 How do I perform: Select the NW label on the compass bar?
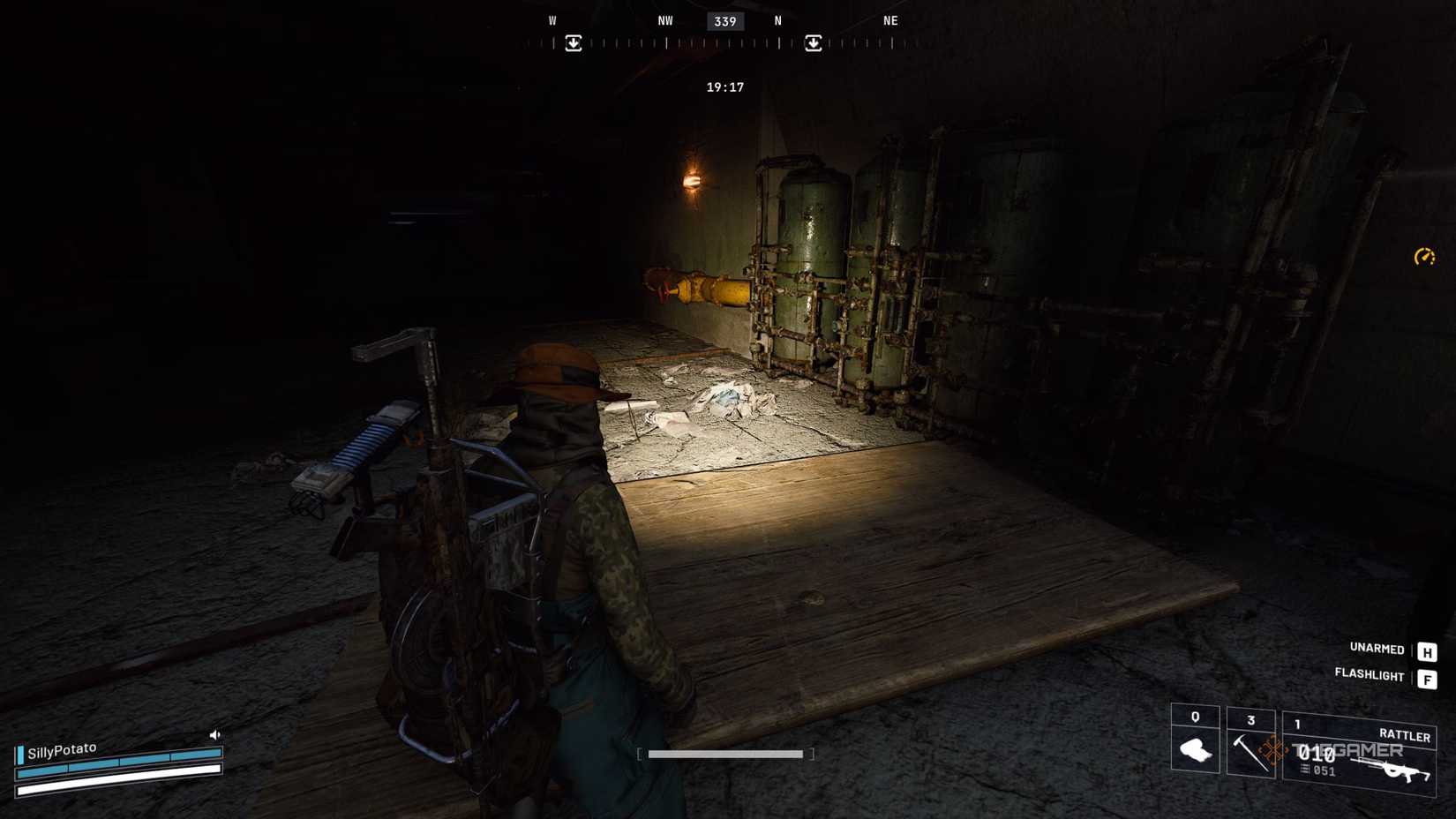point(664,20)
